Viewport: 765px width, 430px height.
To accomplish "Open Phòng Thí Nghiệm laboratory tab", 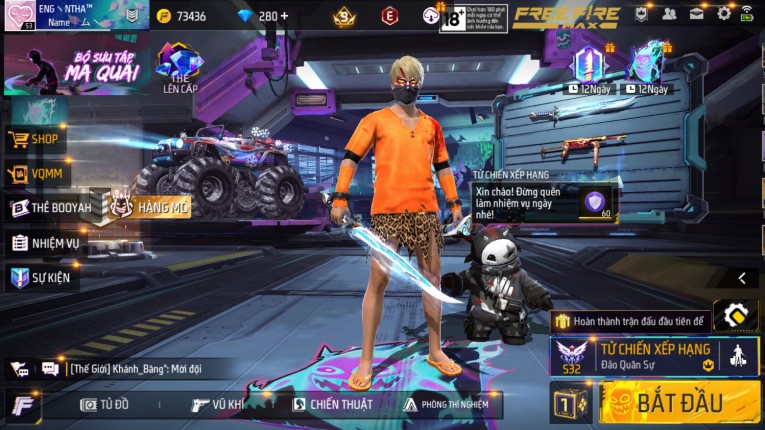I will tap(446, 404).
